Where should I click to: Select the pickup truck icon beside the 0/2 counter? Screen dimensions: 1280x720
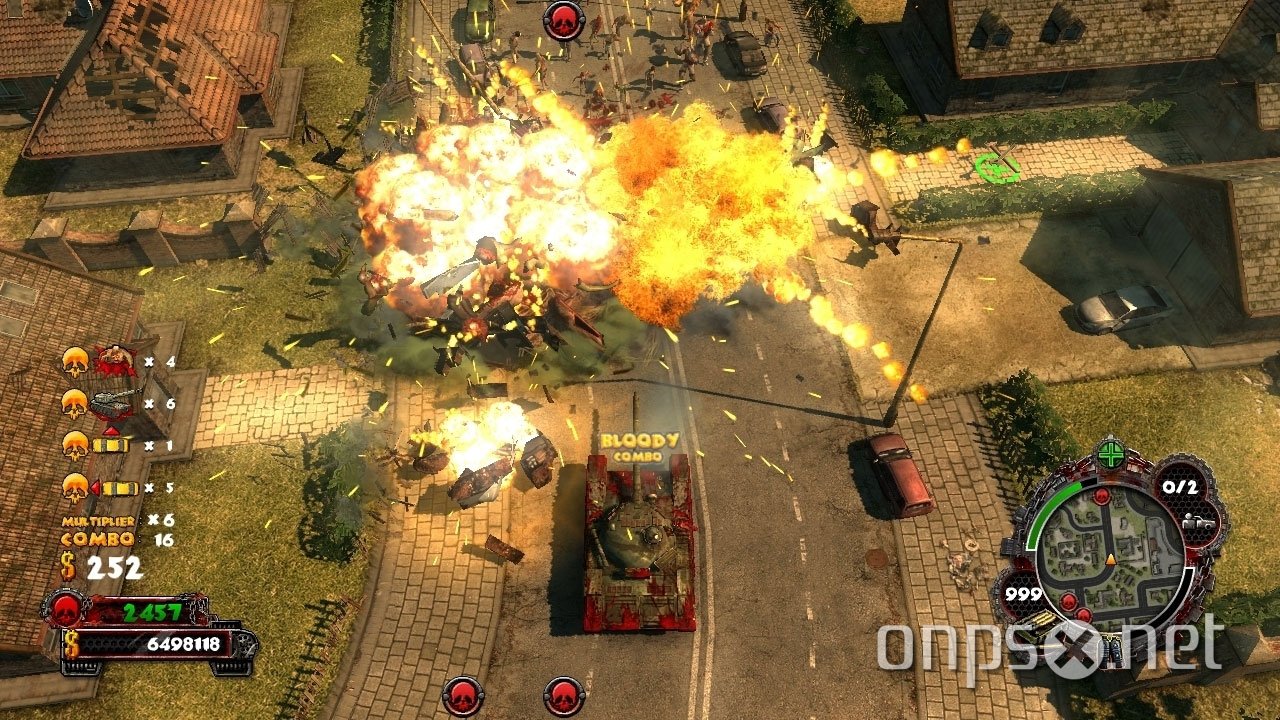tap(1197, 520)
